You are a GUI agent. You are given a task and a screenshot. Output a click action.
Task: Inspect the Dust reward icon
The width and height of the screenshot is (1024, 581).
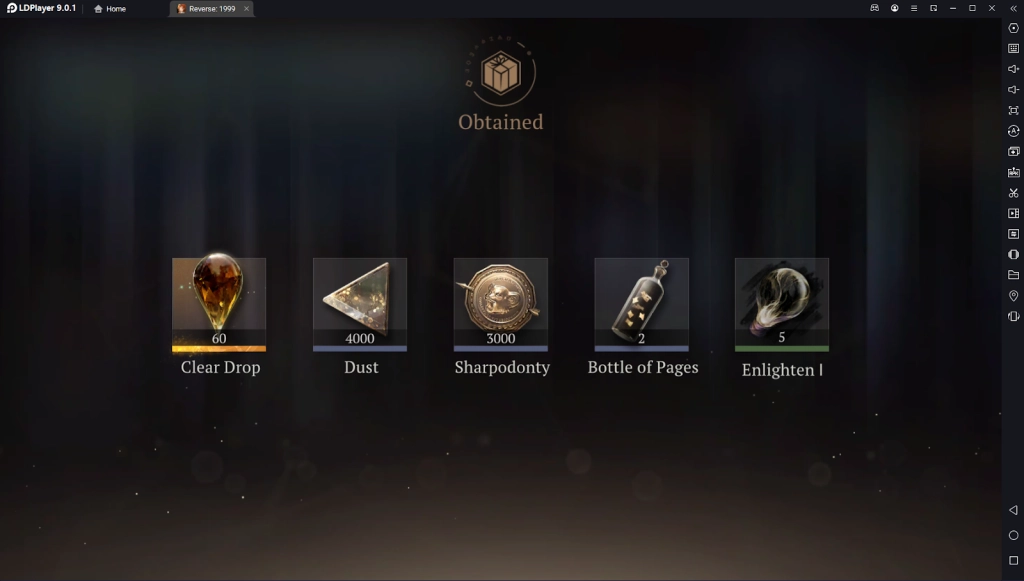click(360, 302)
